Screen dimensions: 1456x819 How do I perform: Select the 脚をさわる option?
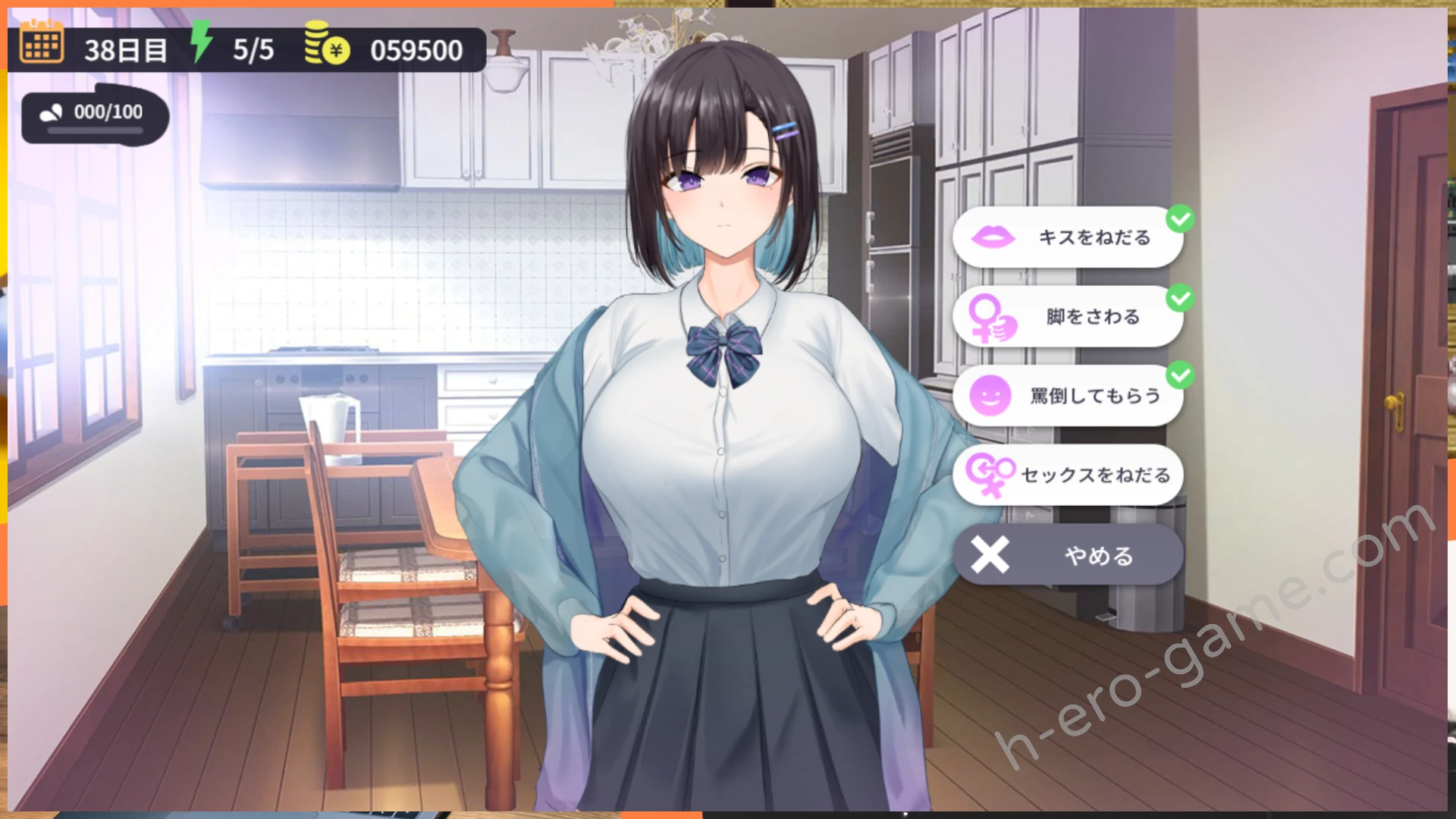tap(1068, 316)
